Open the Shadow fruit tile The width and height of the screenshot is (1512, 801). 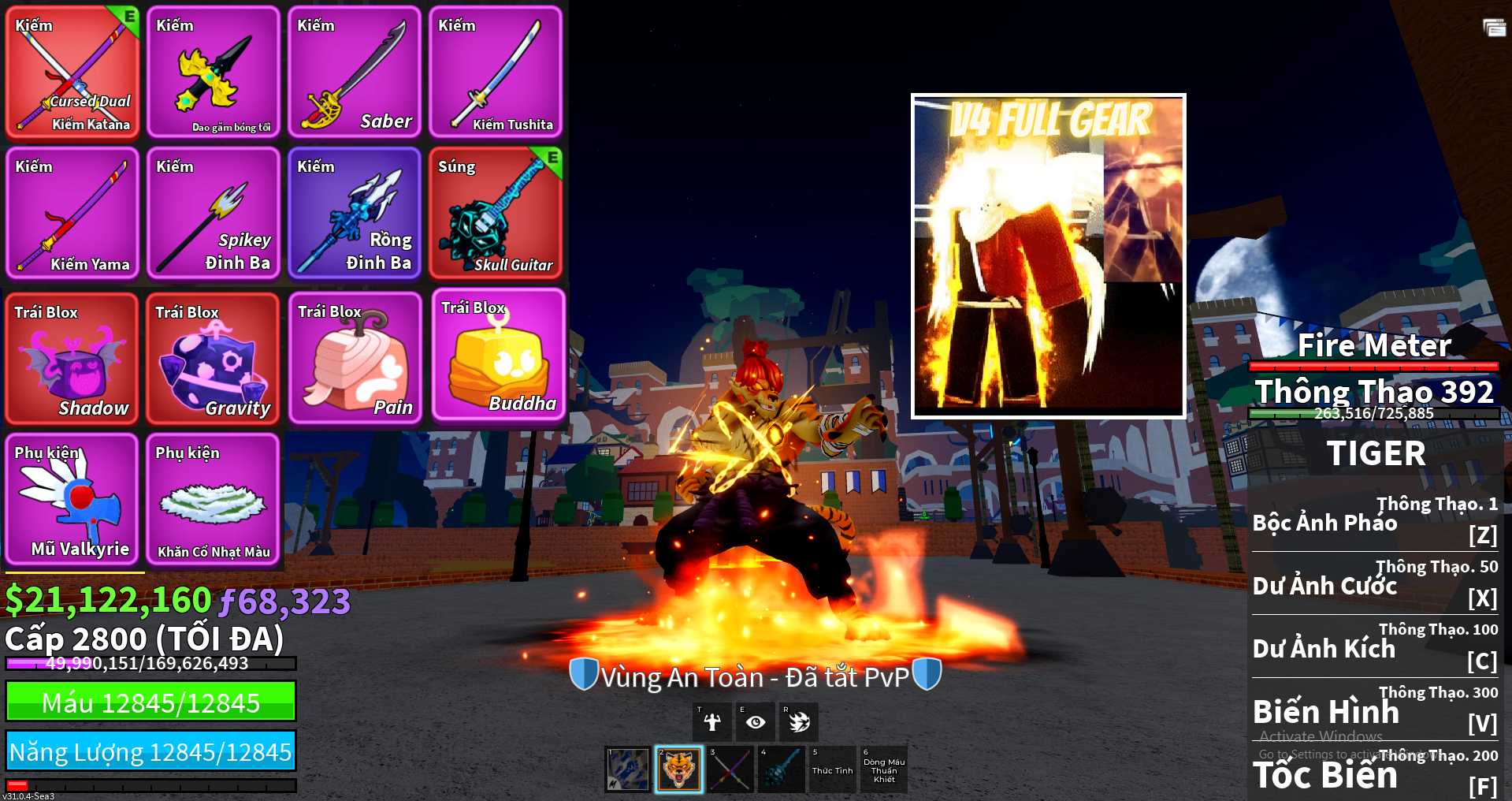point(72,359)
